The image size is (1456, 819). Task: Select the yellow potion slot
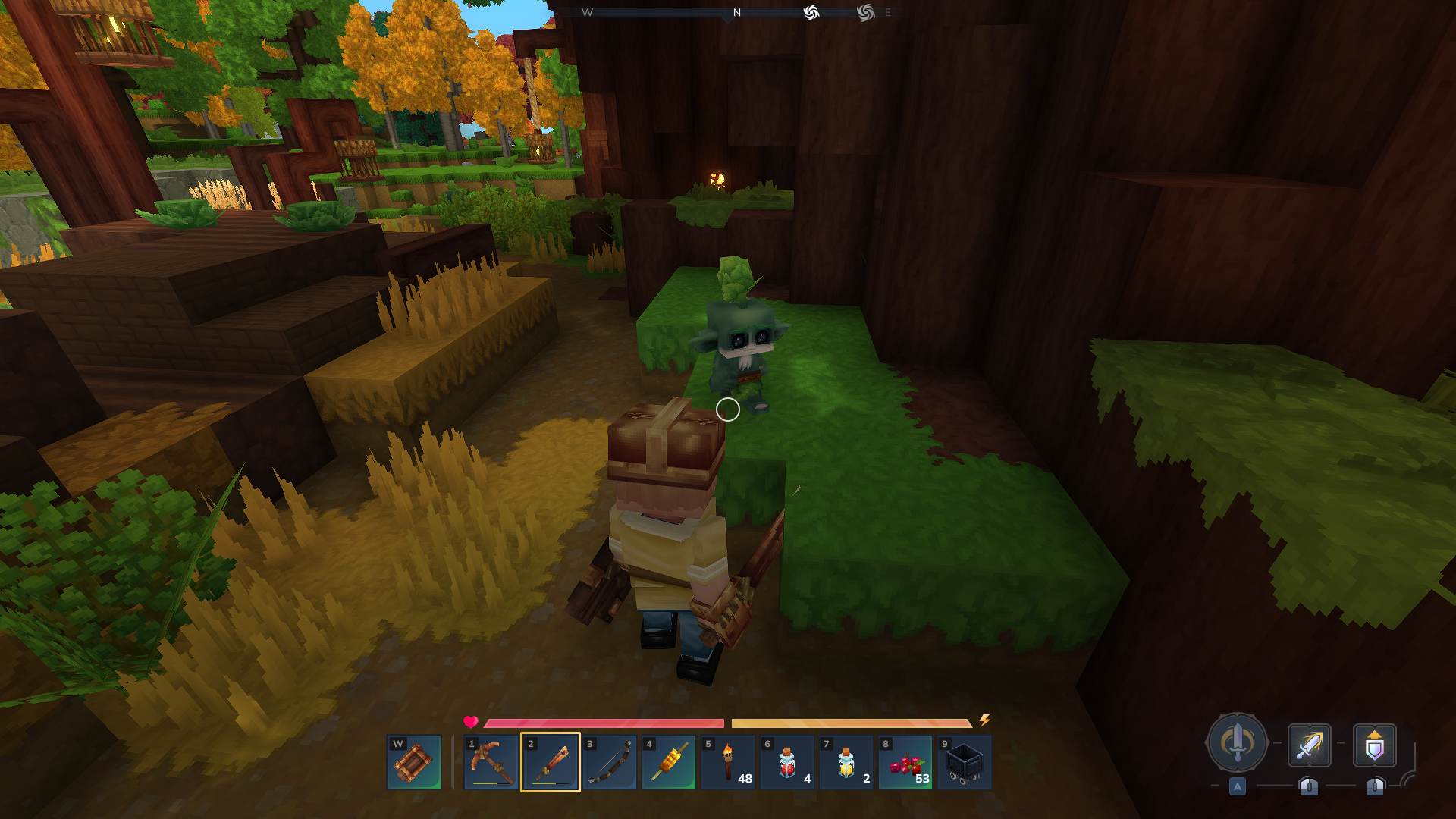[x=846, y=761]
